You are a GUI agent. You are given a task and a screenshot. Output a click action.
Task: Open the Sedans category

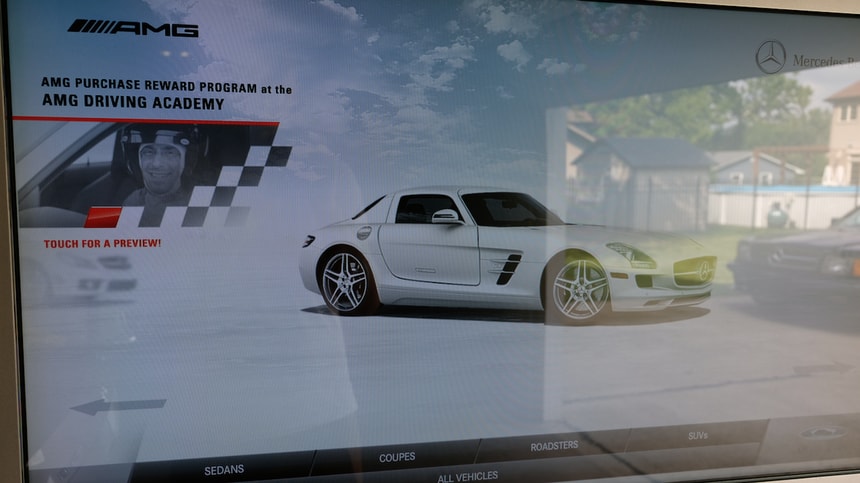(224, 468)
